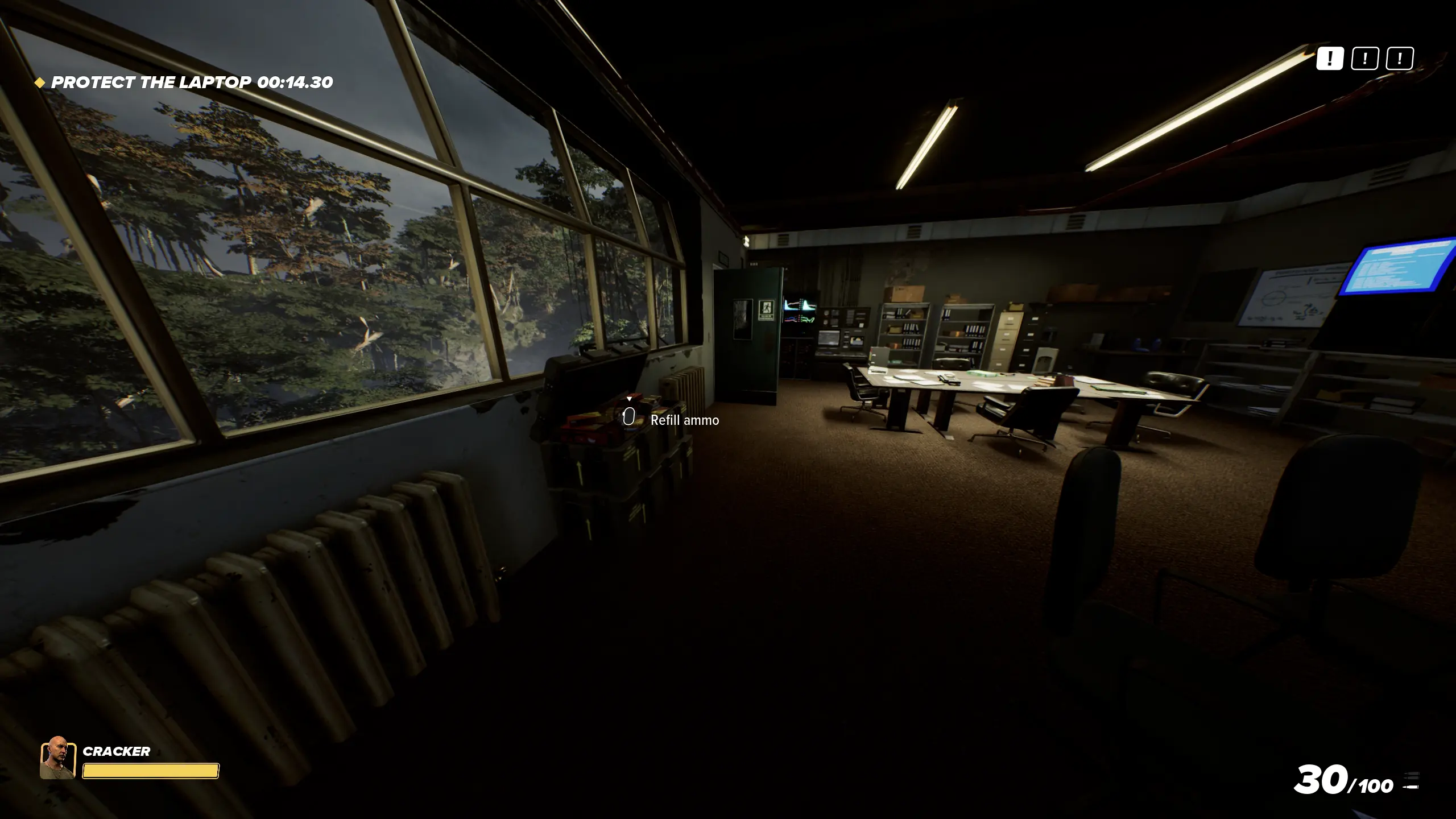Click the fire mode icon beside ammo count

(x=1411, y=781)
